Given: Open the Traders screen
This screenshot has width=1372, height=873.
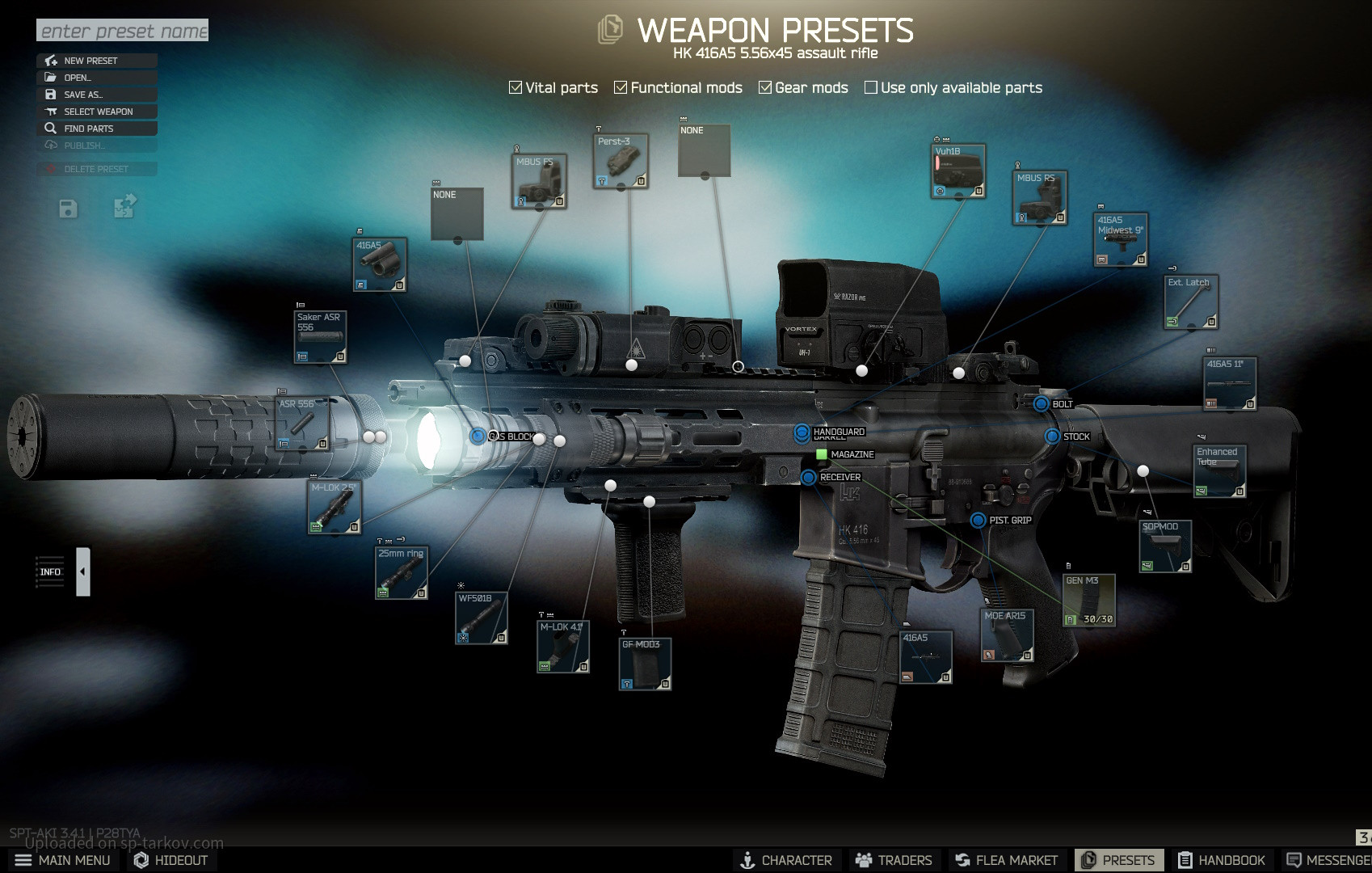Looking at the screenshot, I should point(894,860).
